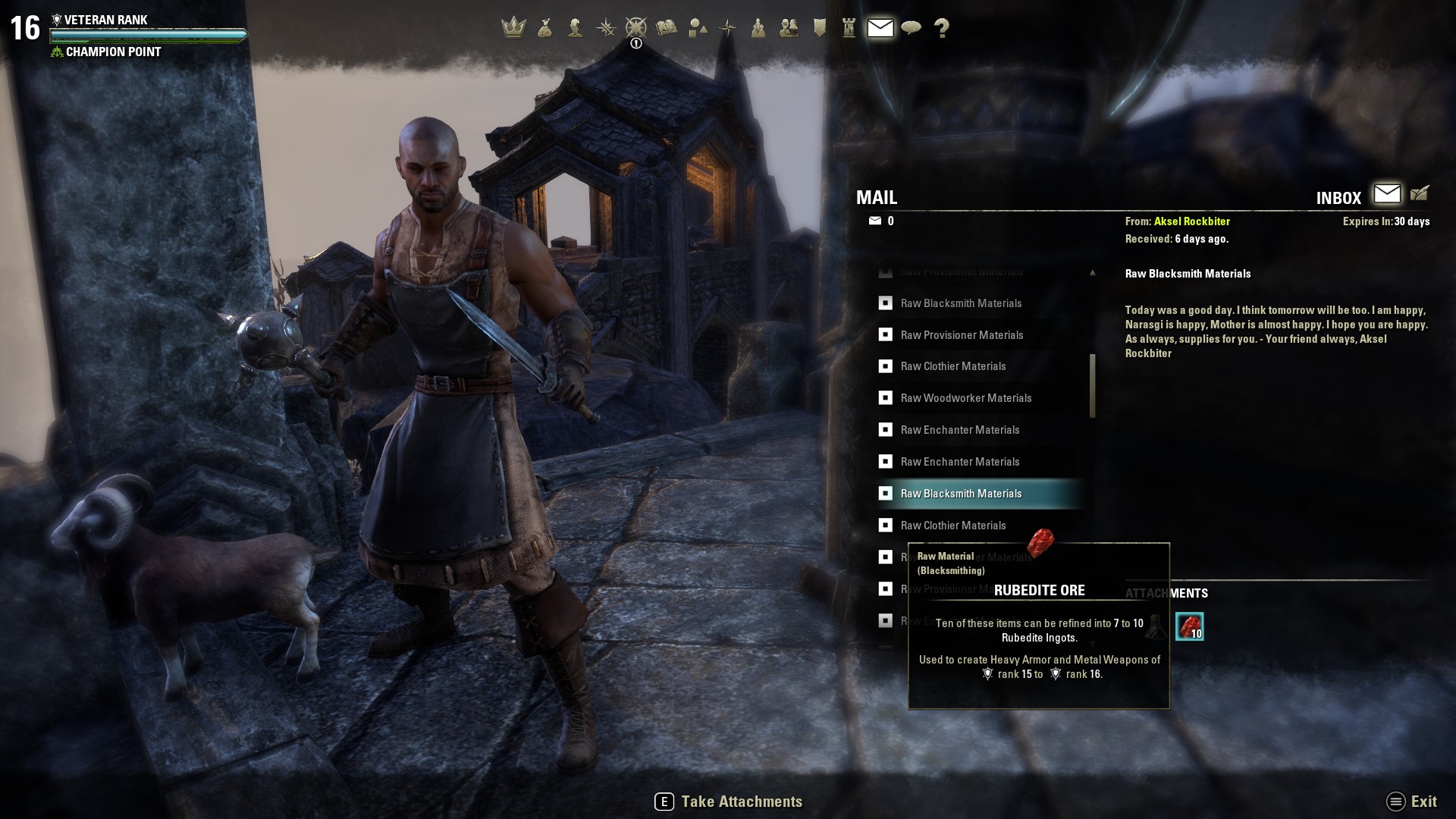Screen dimensions: 1456x819
Task: Switch to the Inbox envelope tab
Action: coord(1387,194)
